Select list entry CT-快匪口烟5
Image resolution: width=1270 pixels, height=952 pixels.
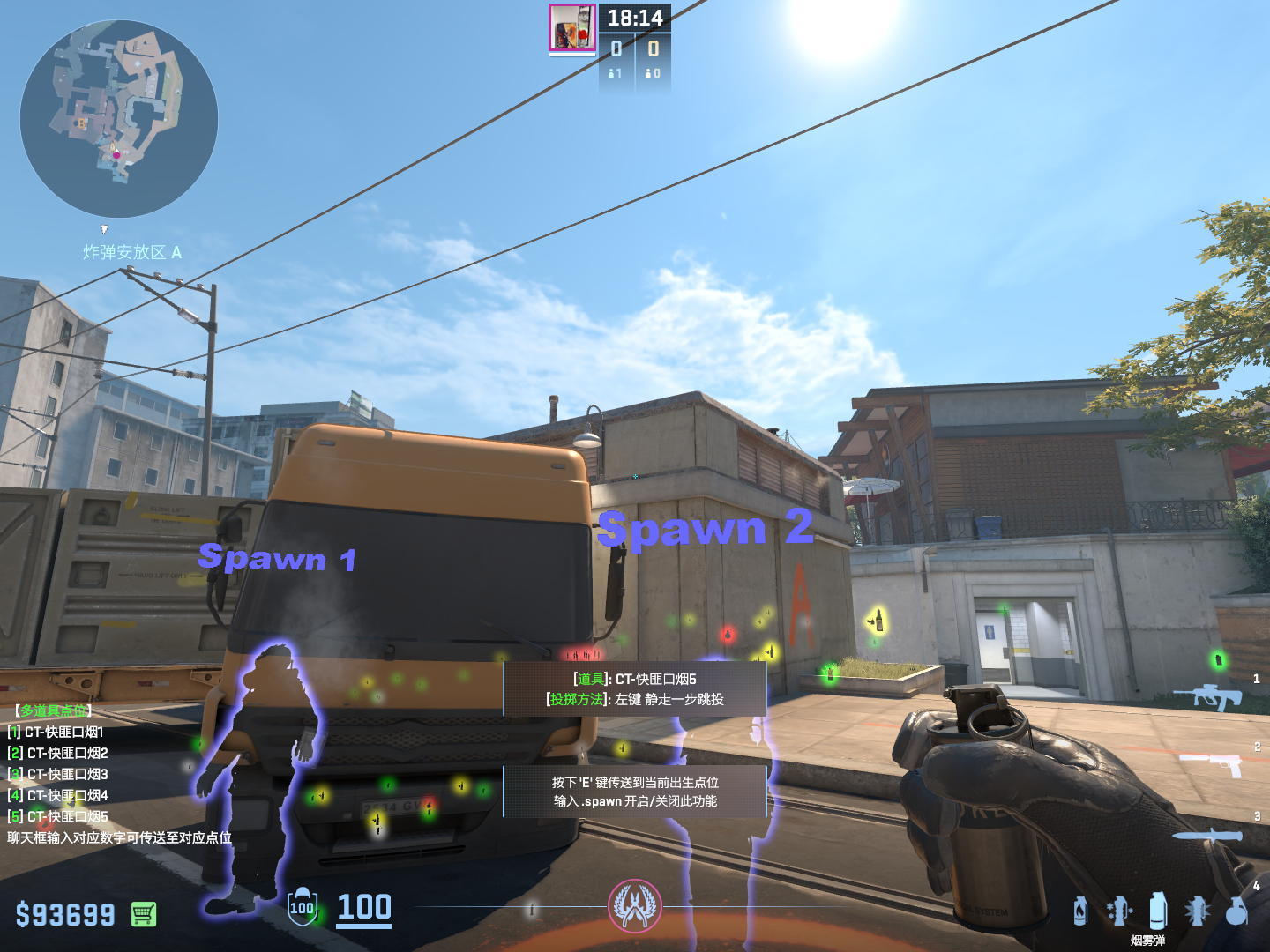(58, 816)
